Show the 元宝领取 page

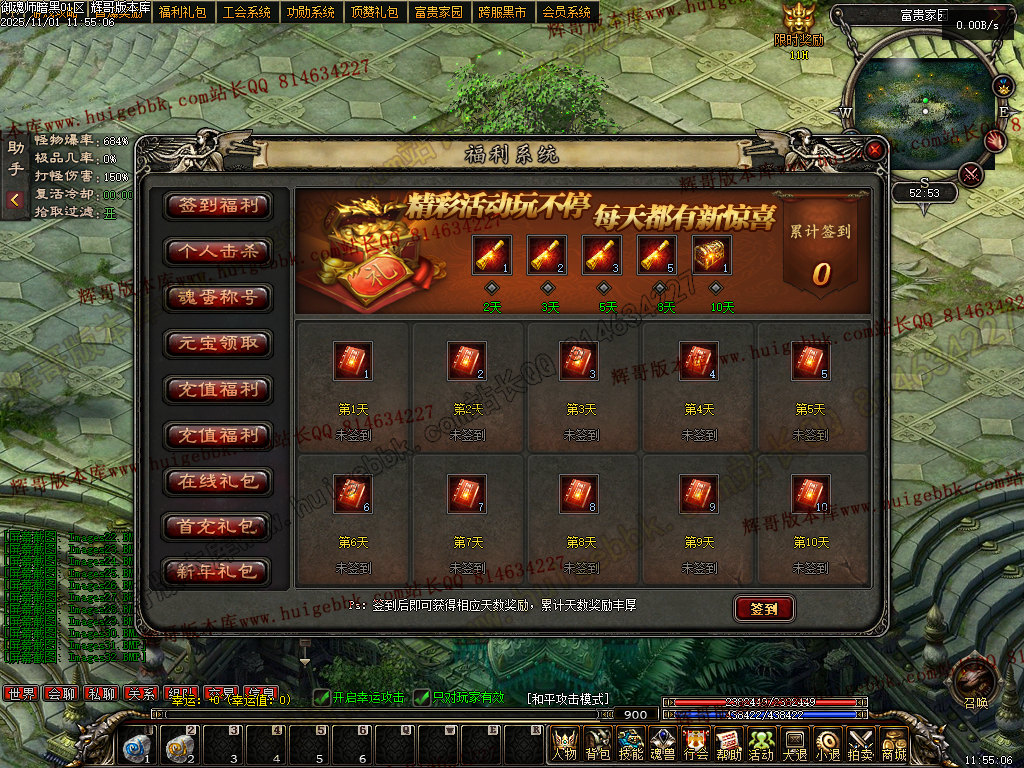(218, 344)
